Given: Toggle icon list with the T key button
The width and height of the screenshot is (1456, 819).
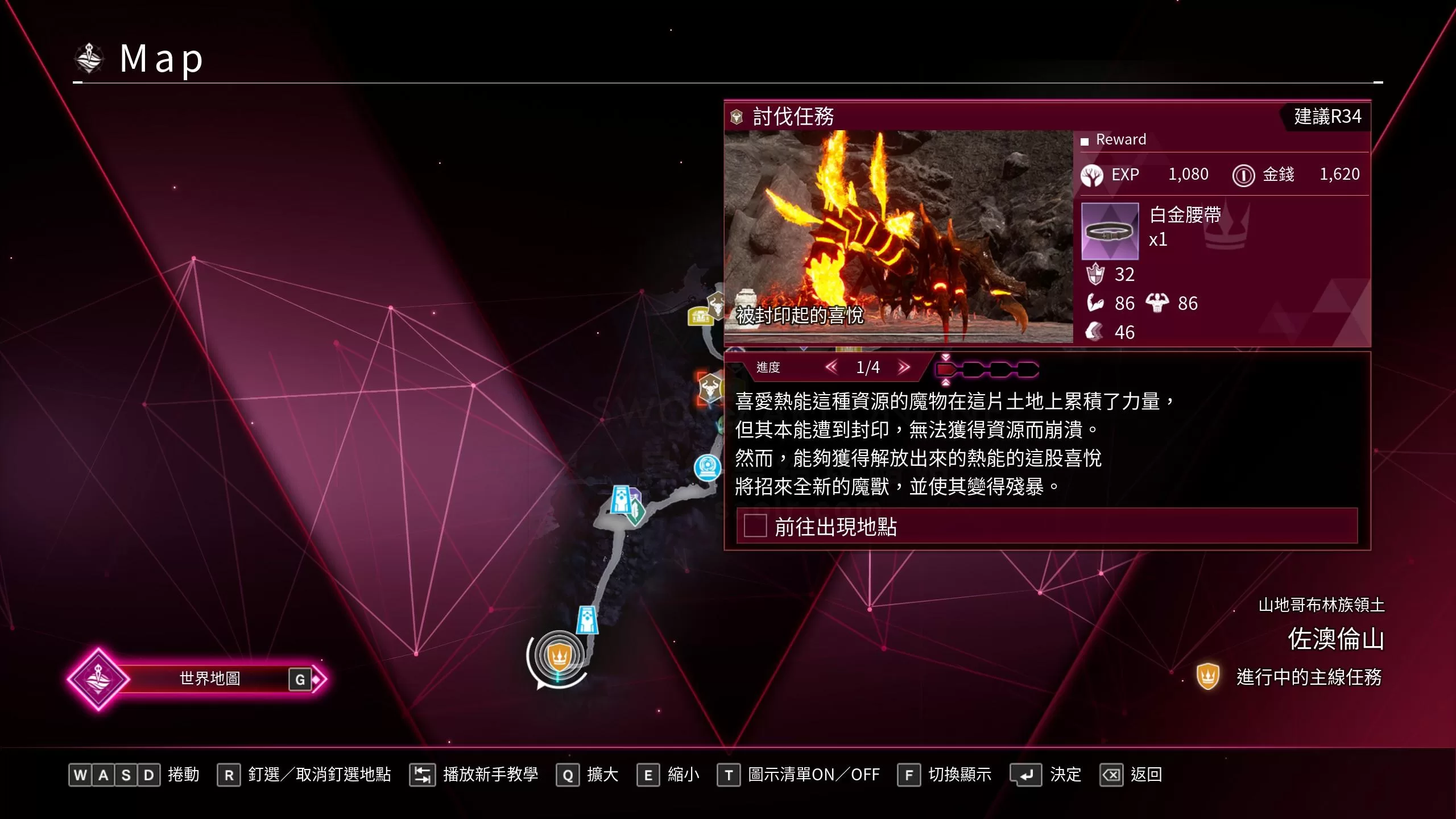Looking at the screenshot, I should coord(730,774).
